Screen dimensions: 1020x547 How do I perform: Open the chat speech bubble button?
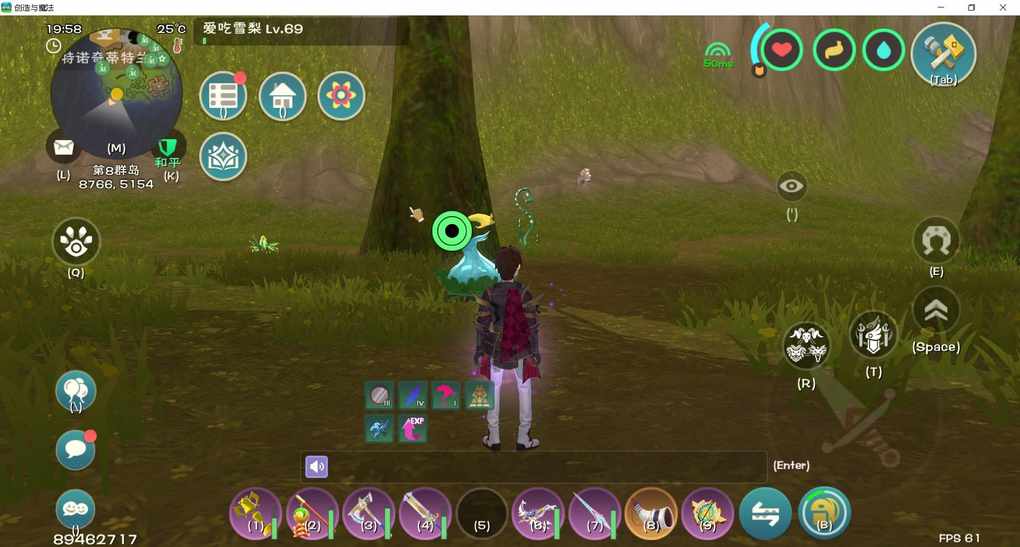[76, 451]
